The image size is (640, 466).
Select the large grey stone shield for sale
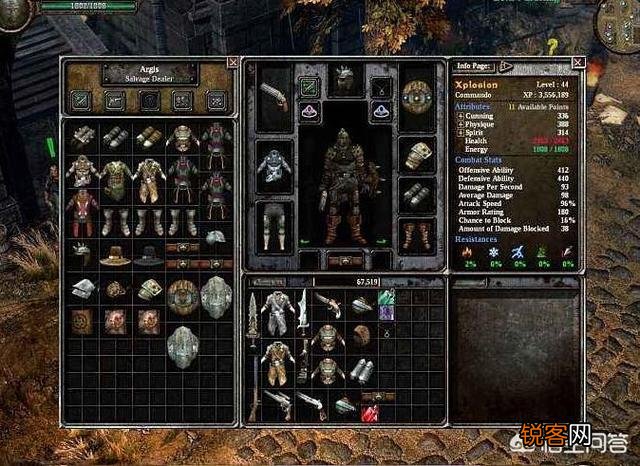(x=215, y=296)
